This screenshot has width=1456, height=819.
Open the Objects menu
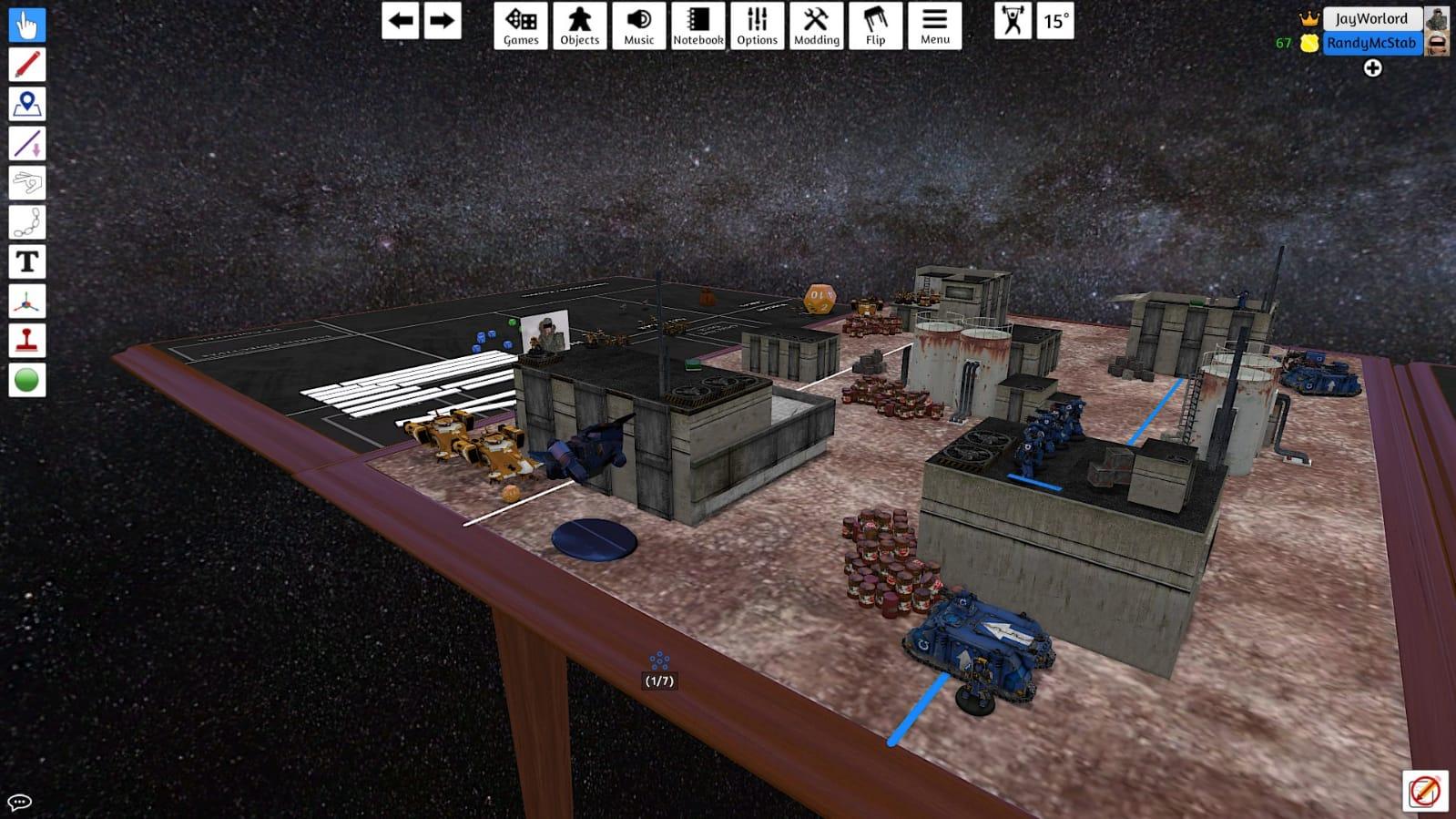coord(579,25)
